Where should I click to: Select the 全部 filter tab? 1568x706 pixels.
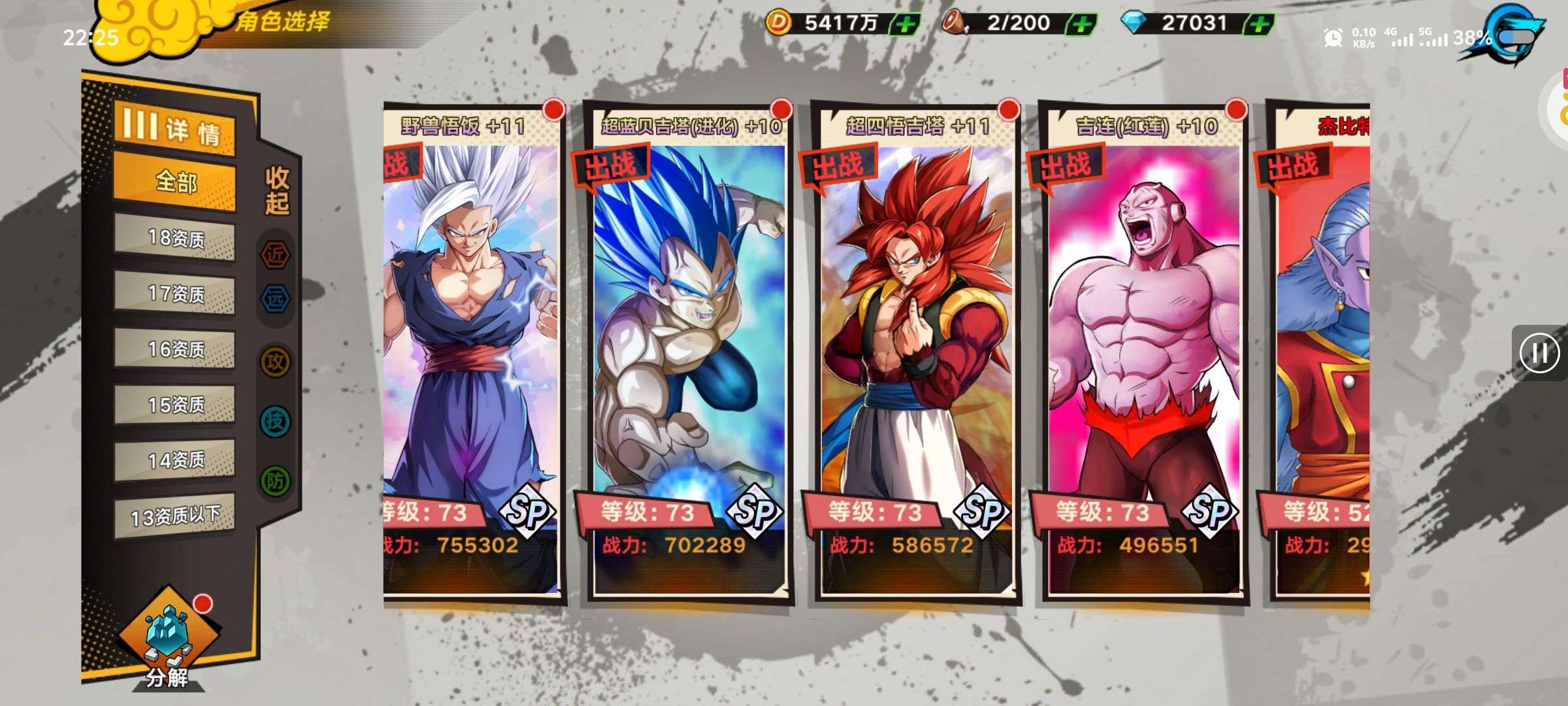174,182
